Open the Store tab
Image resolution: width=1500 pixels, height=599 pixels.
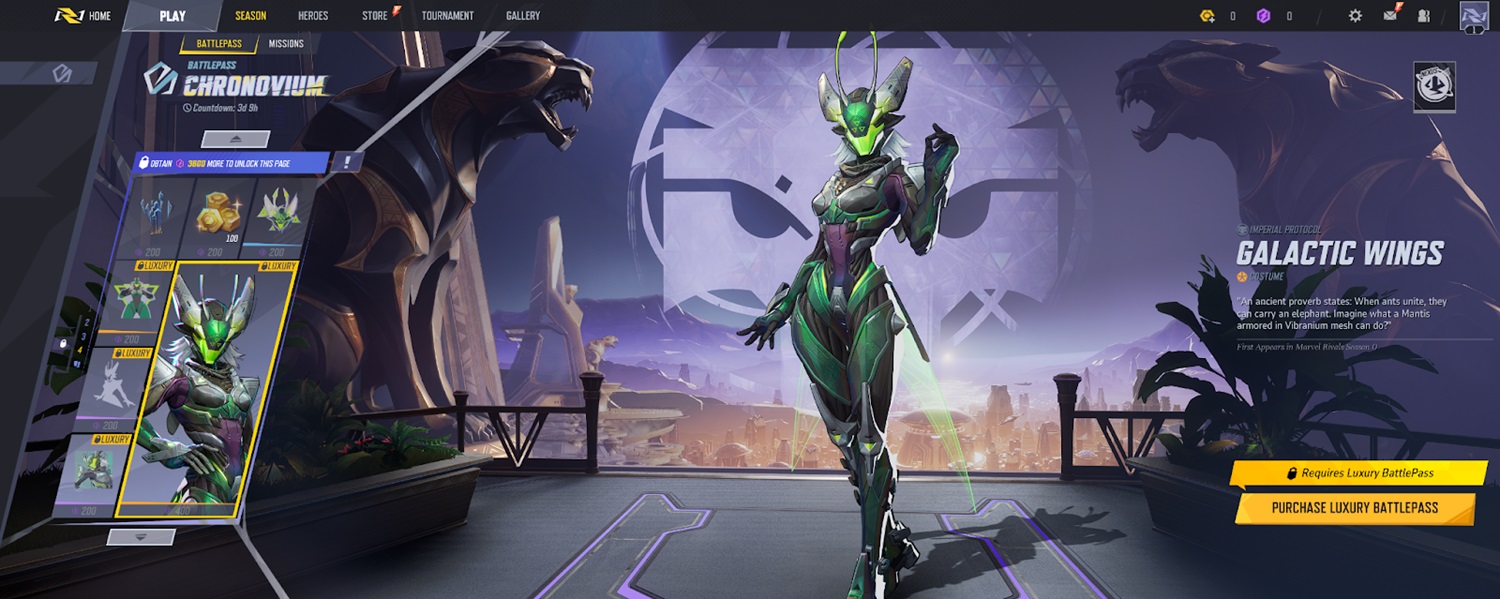pyautogui.click(x=375, y=16)
